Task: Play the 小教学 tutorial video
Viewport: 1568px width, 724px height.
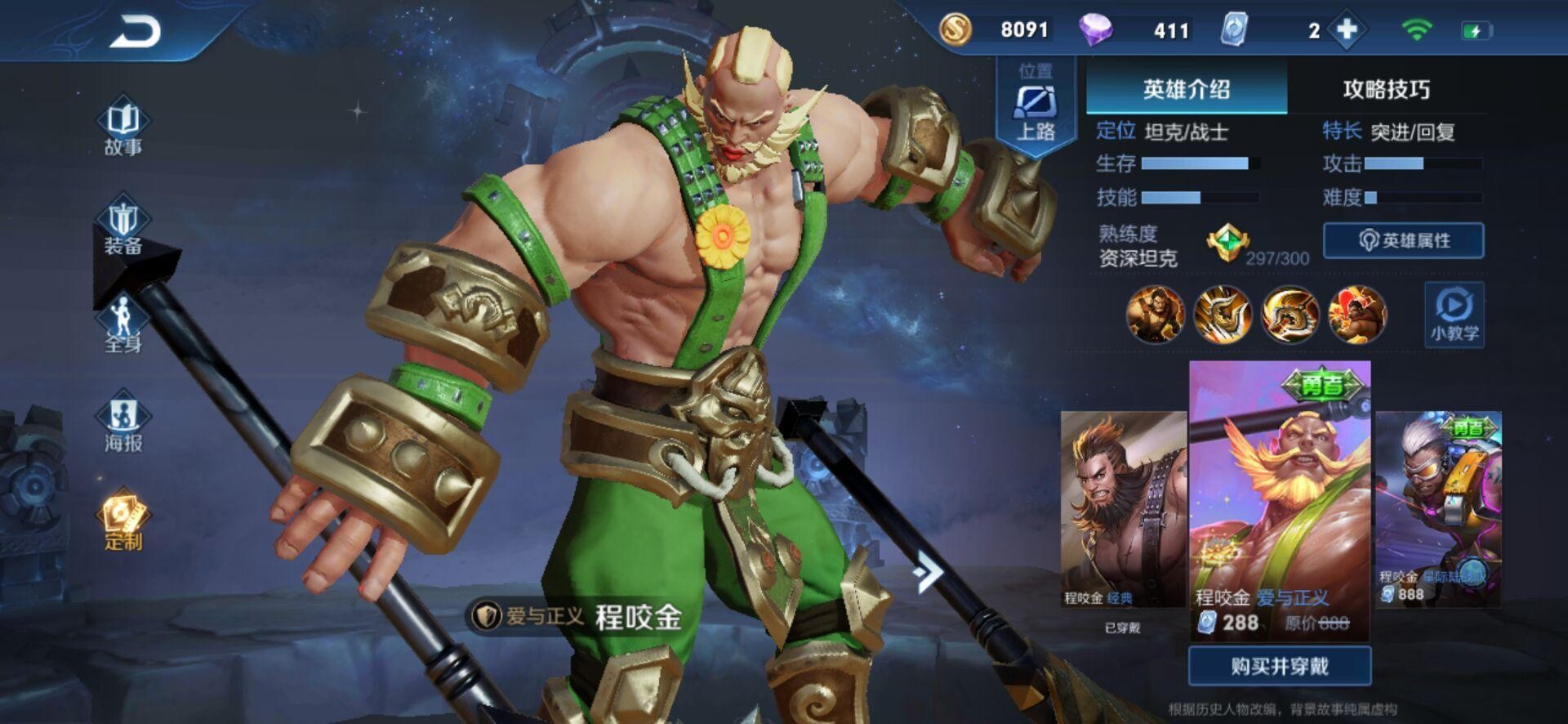Action: [x=1454, y=315]
